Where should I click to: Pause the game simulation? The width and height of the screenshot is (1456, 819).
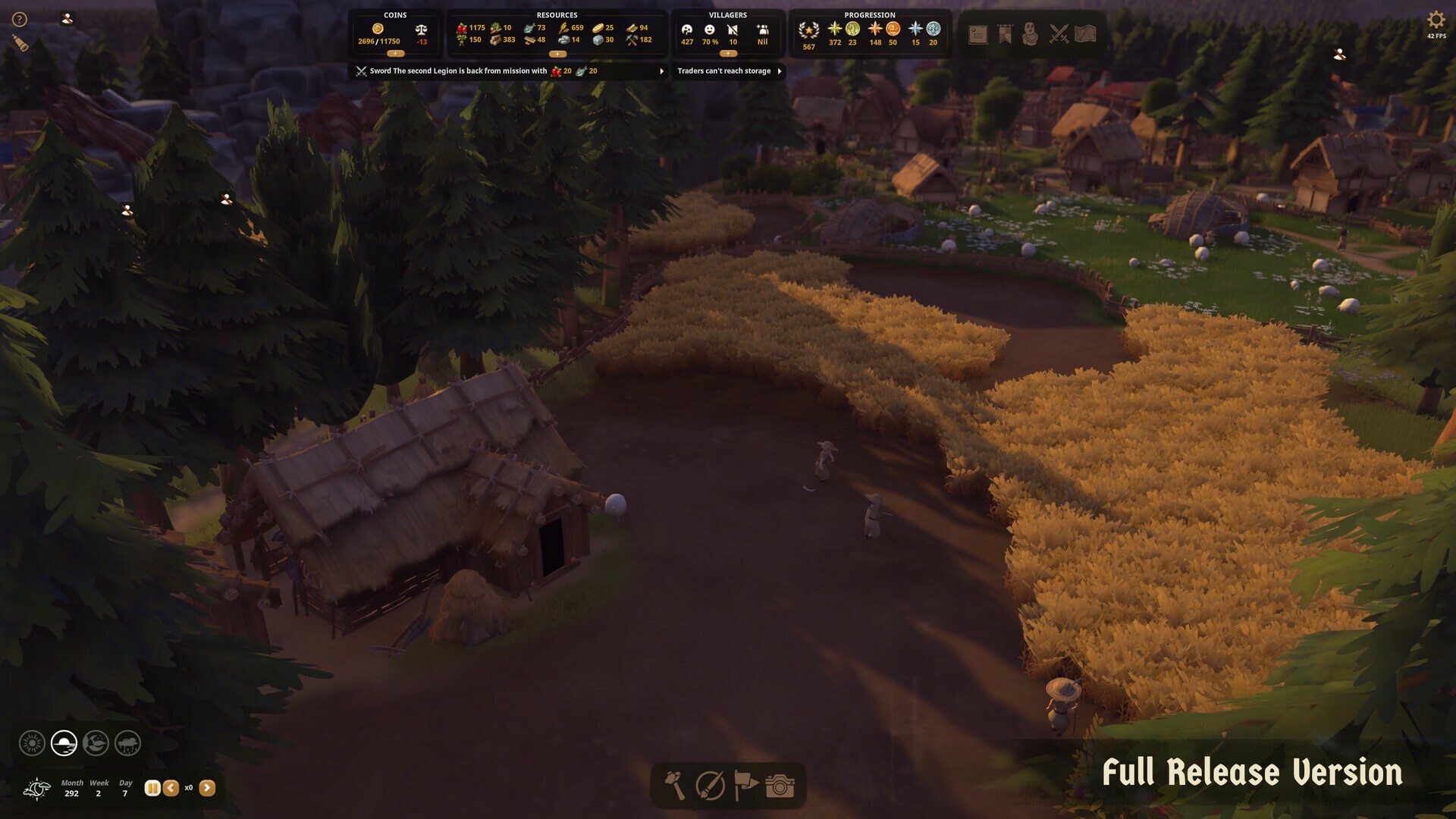151,789
